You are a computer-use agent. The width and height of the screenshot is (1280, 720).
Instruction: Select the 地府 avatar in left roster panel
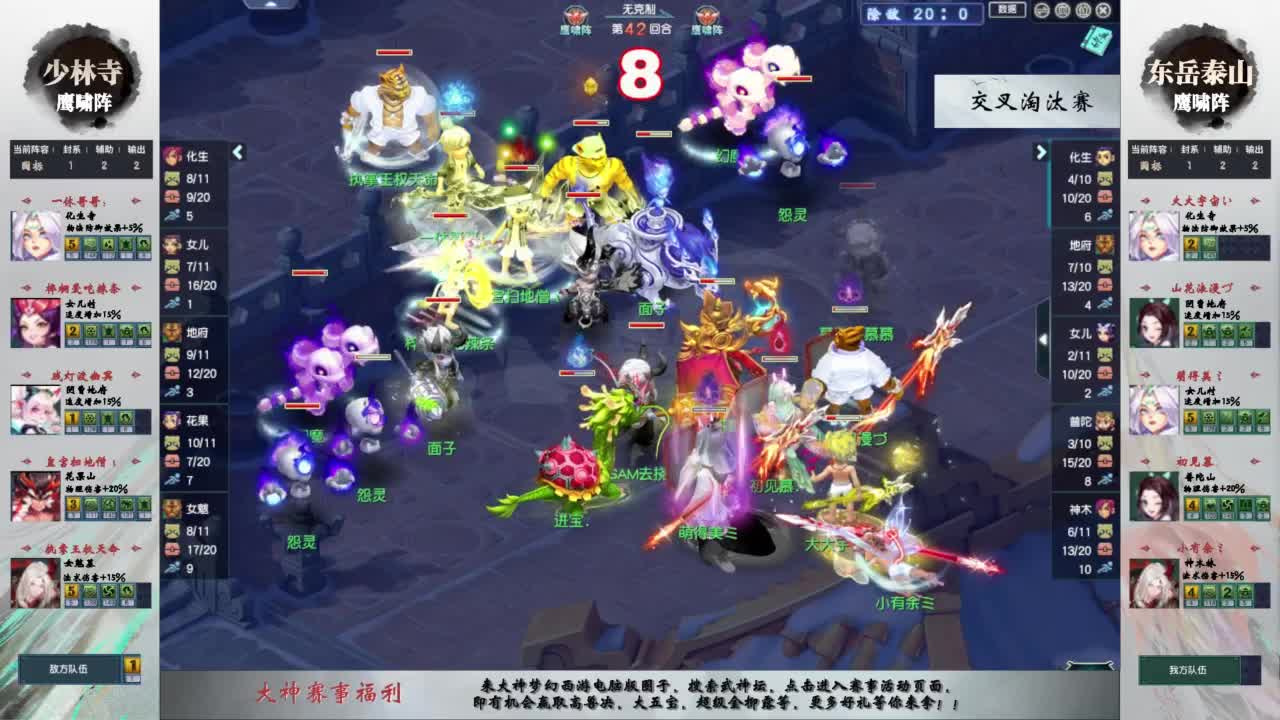pyautogui.click(x=172, y=329)
